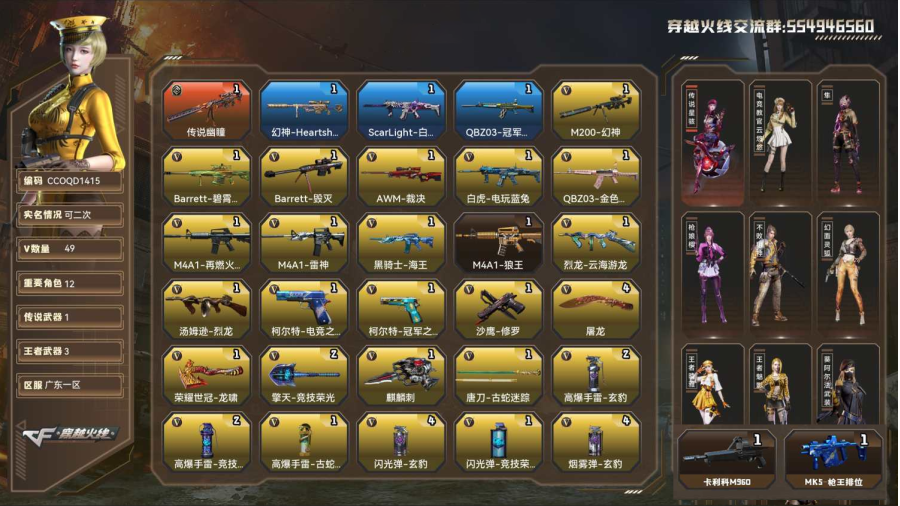Select the 卡利科M960 weapon card
This screenshot has width=900, height=506.
pyautogui.click(x=727, y=459)
